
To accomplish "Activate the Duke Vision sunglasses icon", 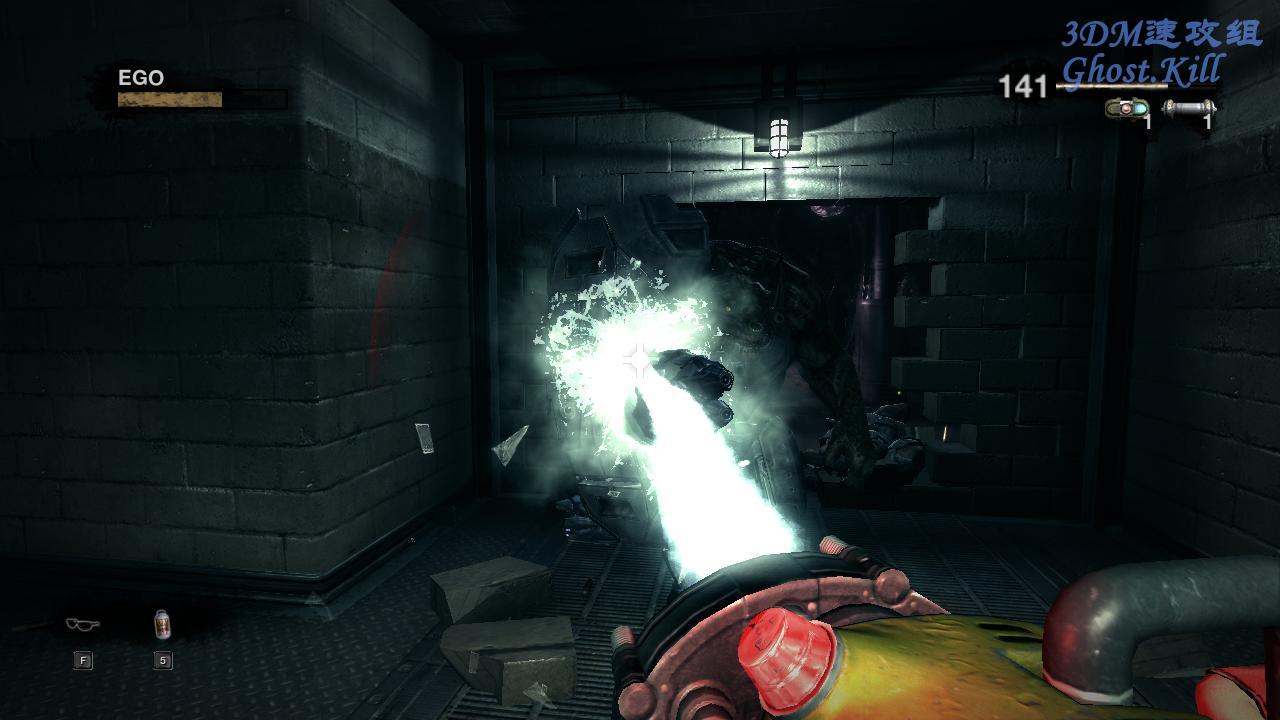I will click(82, 625).
